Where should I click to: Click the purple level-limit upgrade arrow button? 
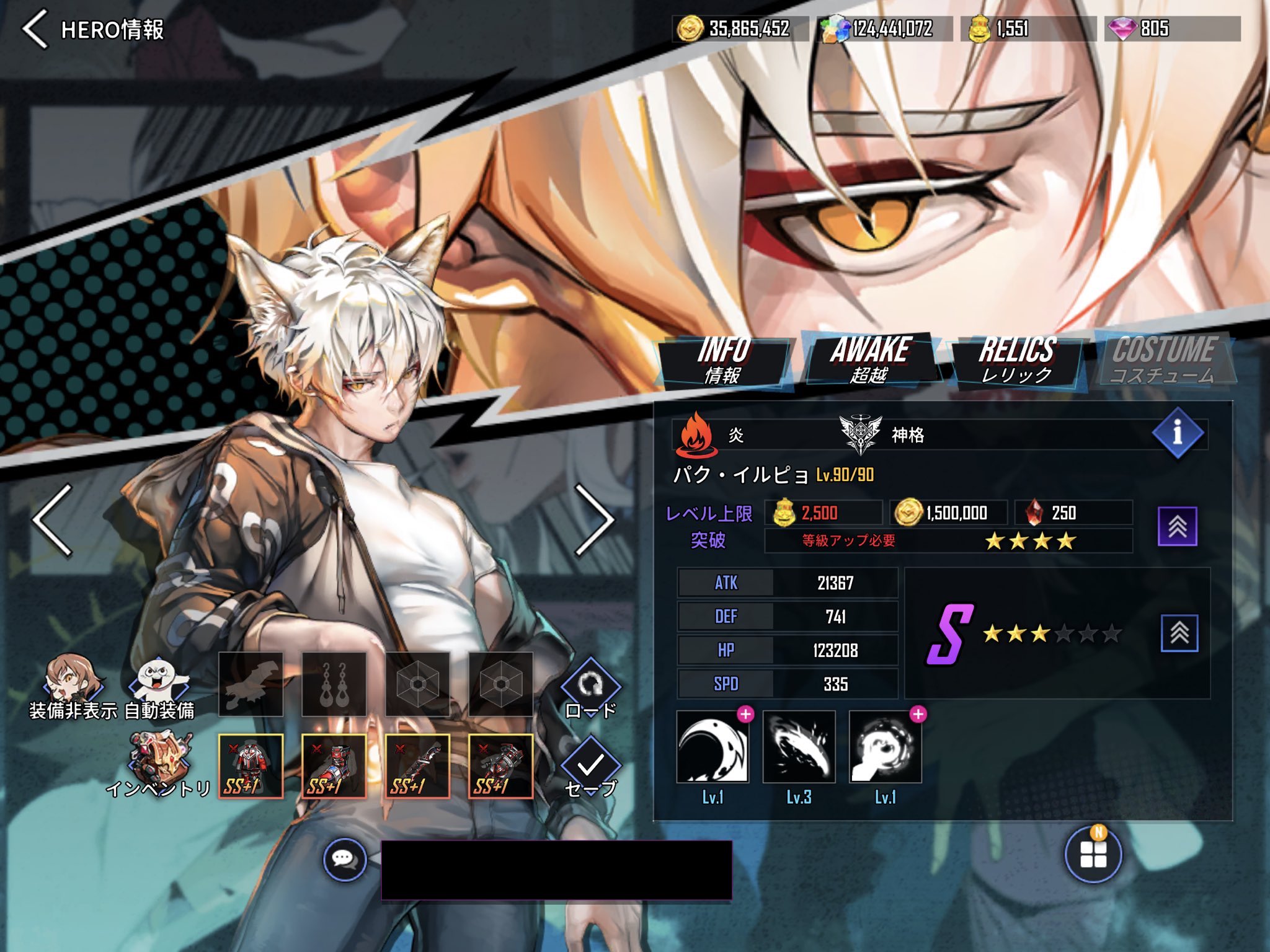pos(1177,526)
